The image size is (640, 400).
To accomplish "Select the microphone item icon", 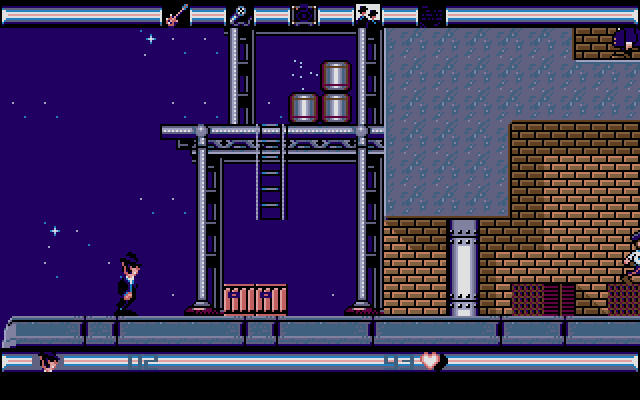I will click(x=240, y=15).
